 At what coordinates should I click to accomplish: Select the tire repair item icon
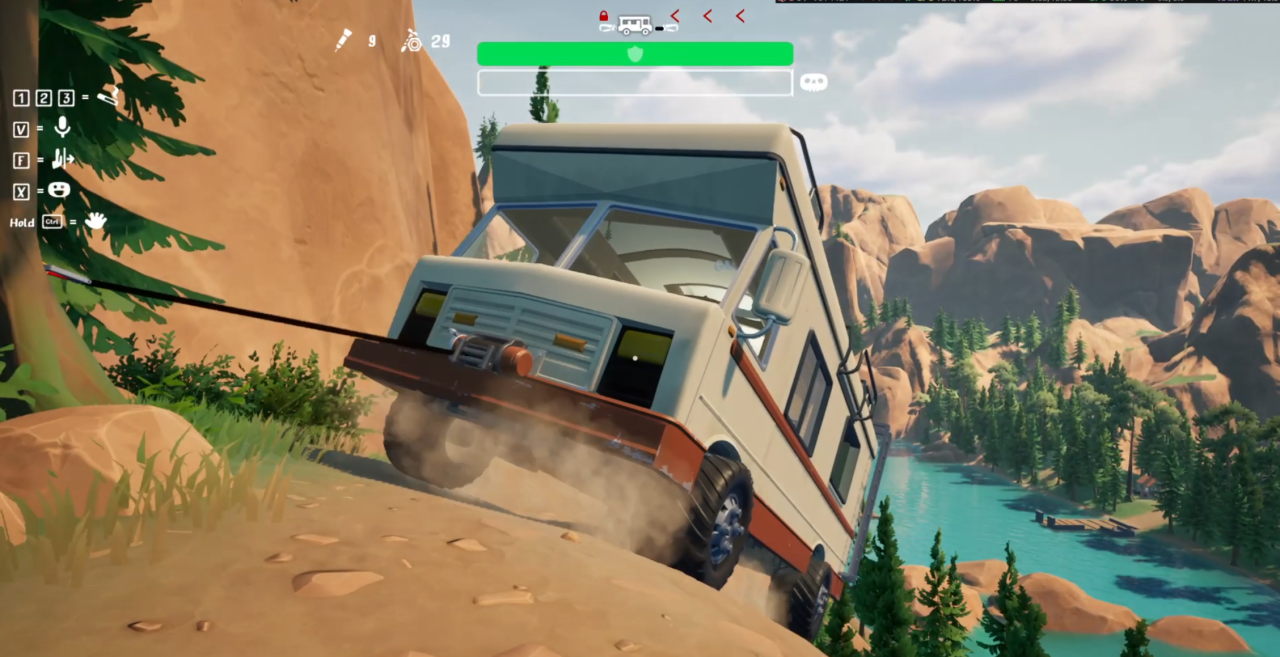pyautogui.click(x=411, y=41)
